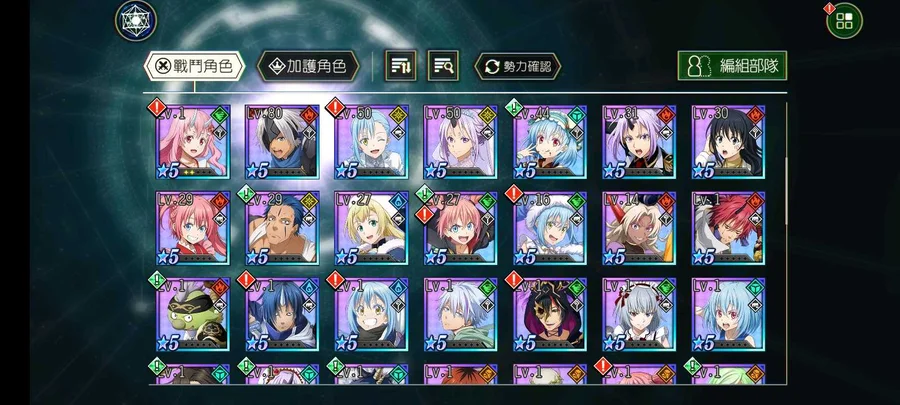Screen dimensions: 900x405
Task: Click the sort order button
Action: click(402, 67)
